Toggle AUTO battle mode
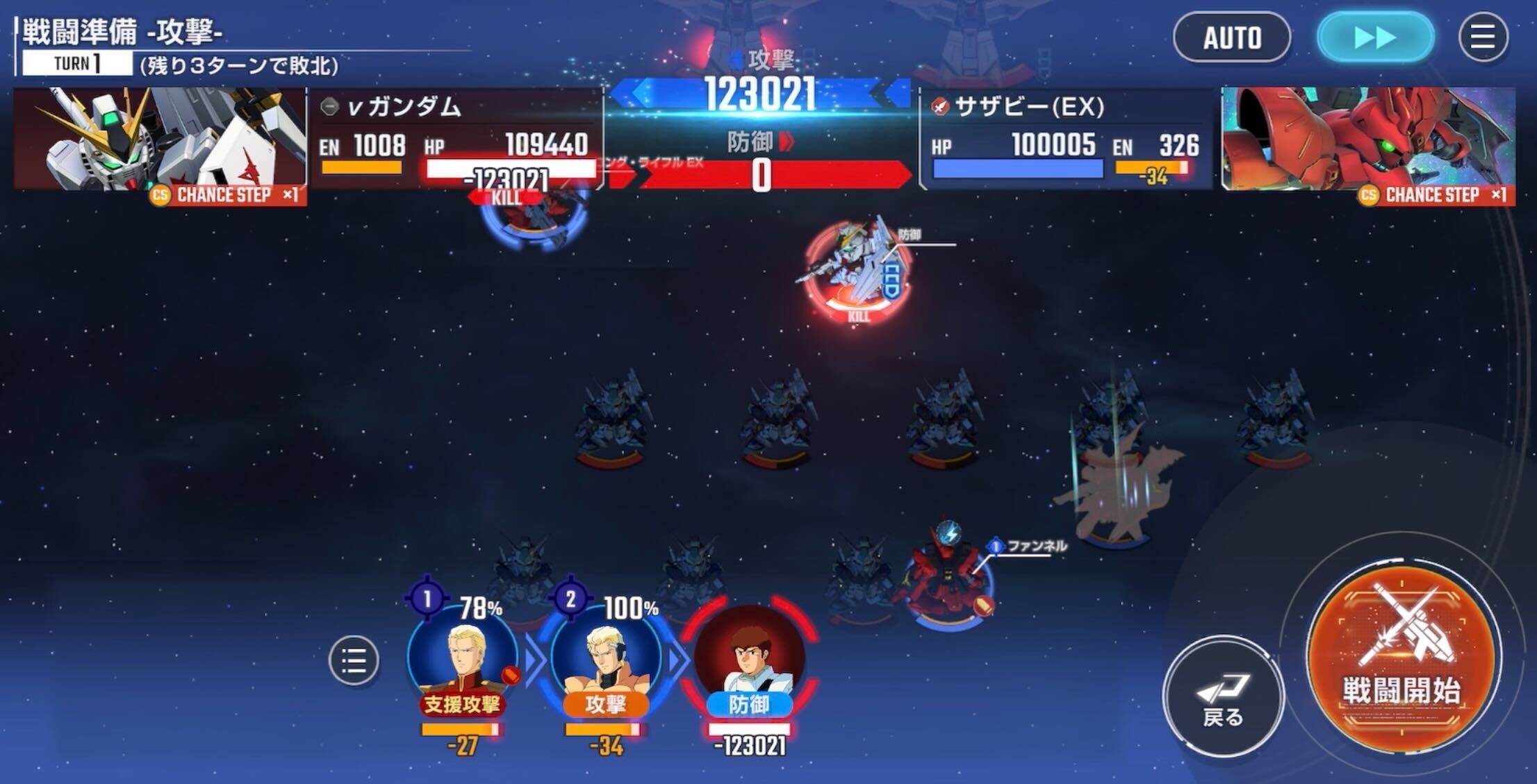1537x784 pixels. 1232,38
